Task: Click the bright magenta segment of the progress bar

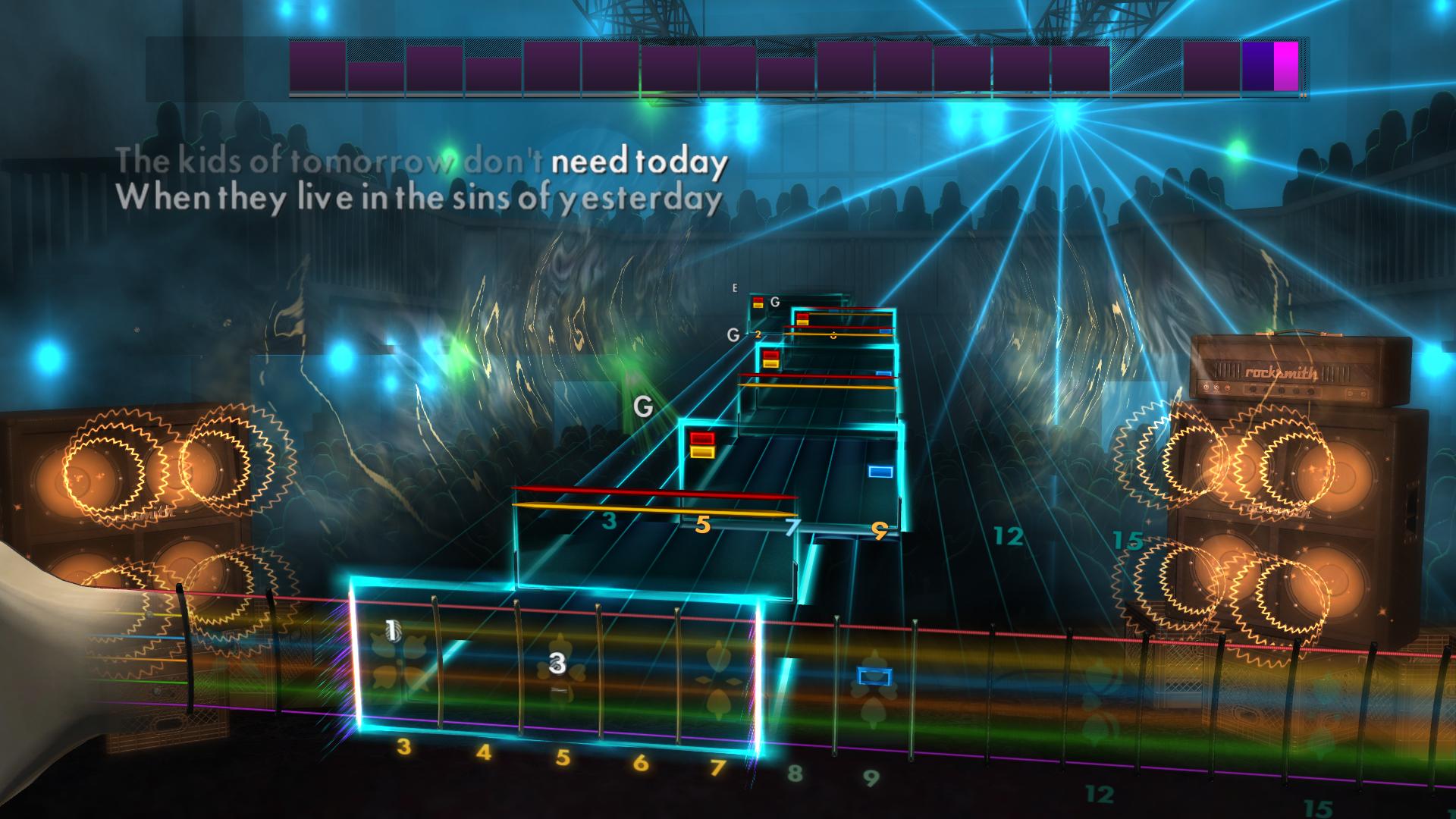Action: pos(1287,67)
